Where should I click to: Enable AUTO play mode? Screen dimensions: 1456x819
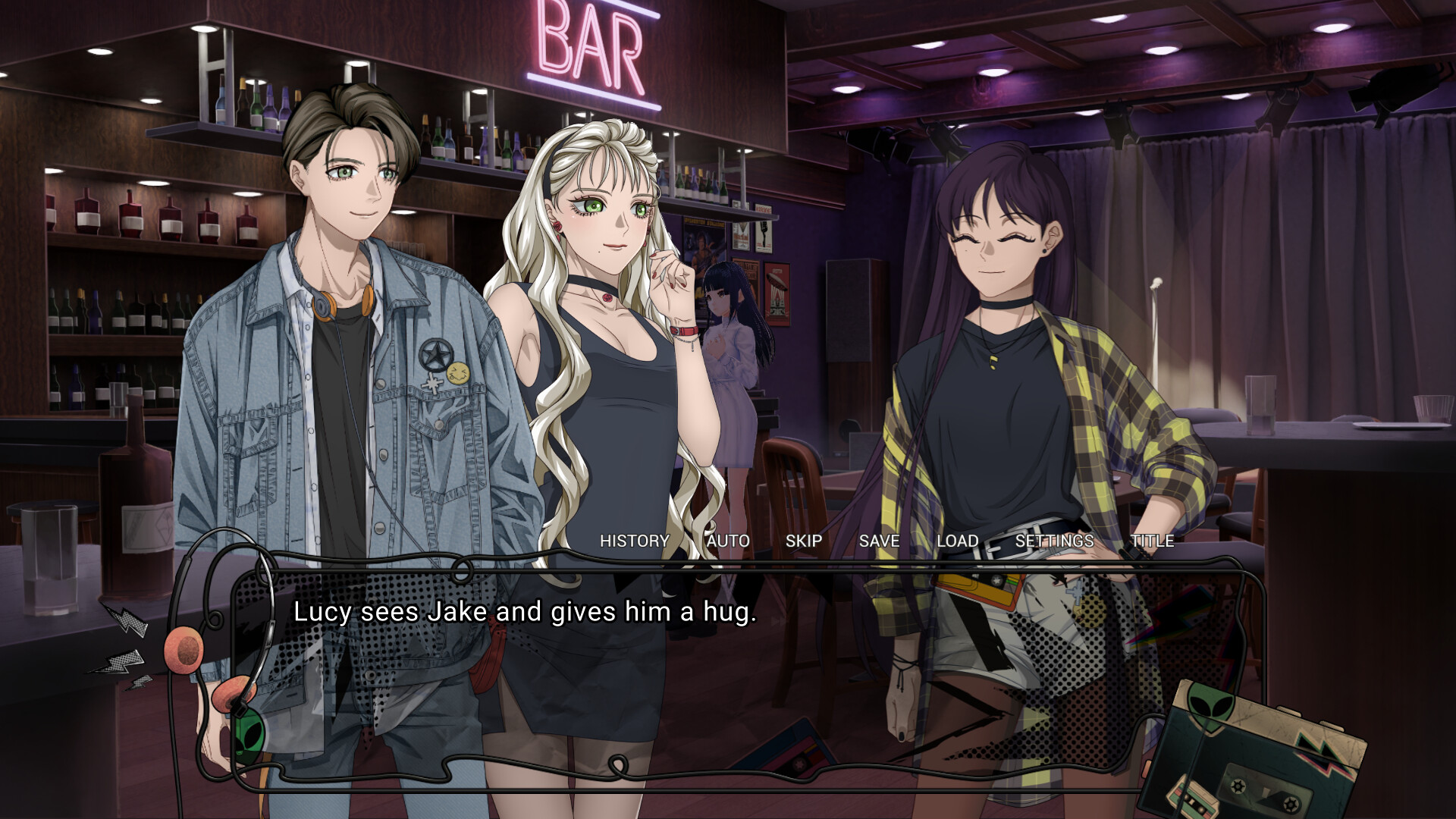tap(726, 541)
